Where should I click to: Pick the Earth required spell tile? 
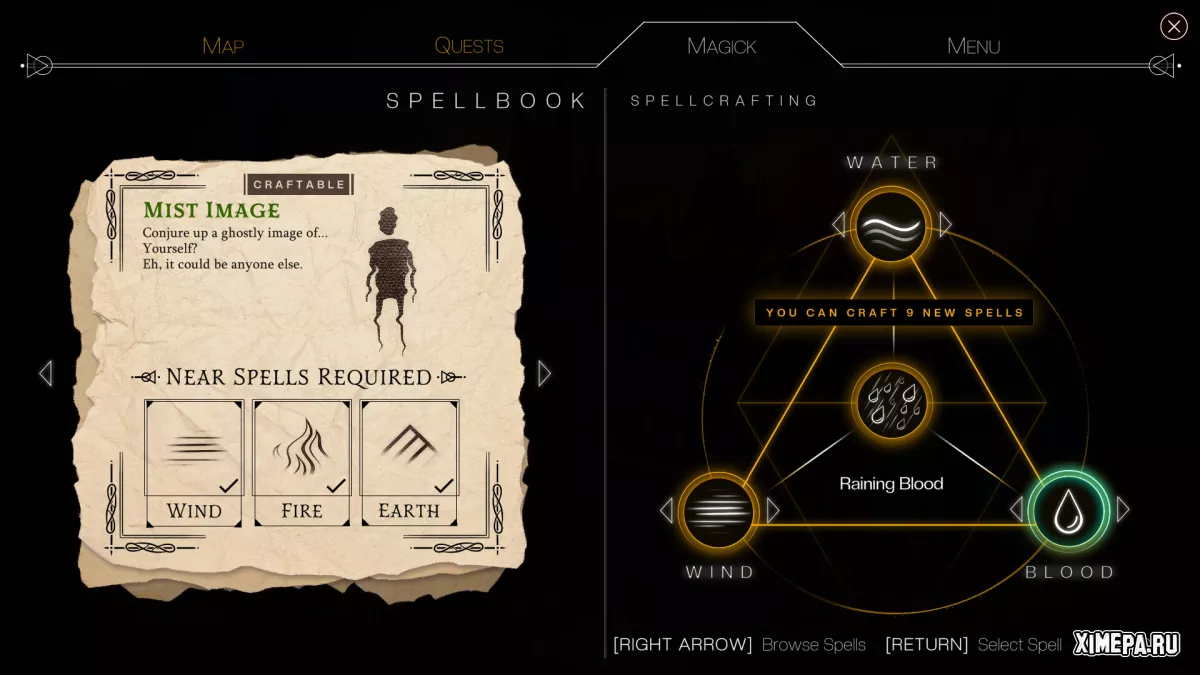tap(409, 461)
